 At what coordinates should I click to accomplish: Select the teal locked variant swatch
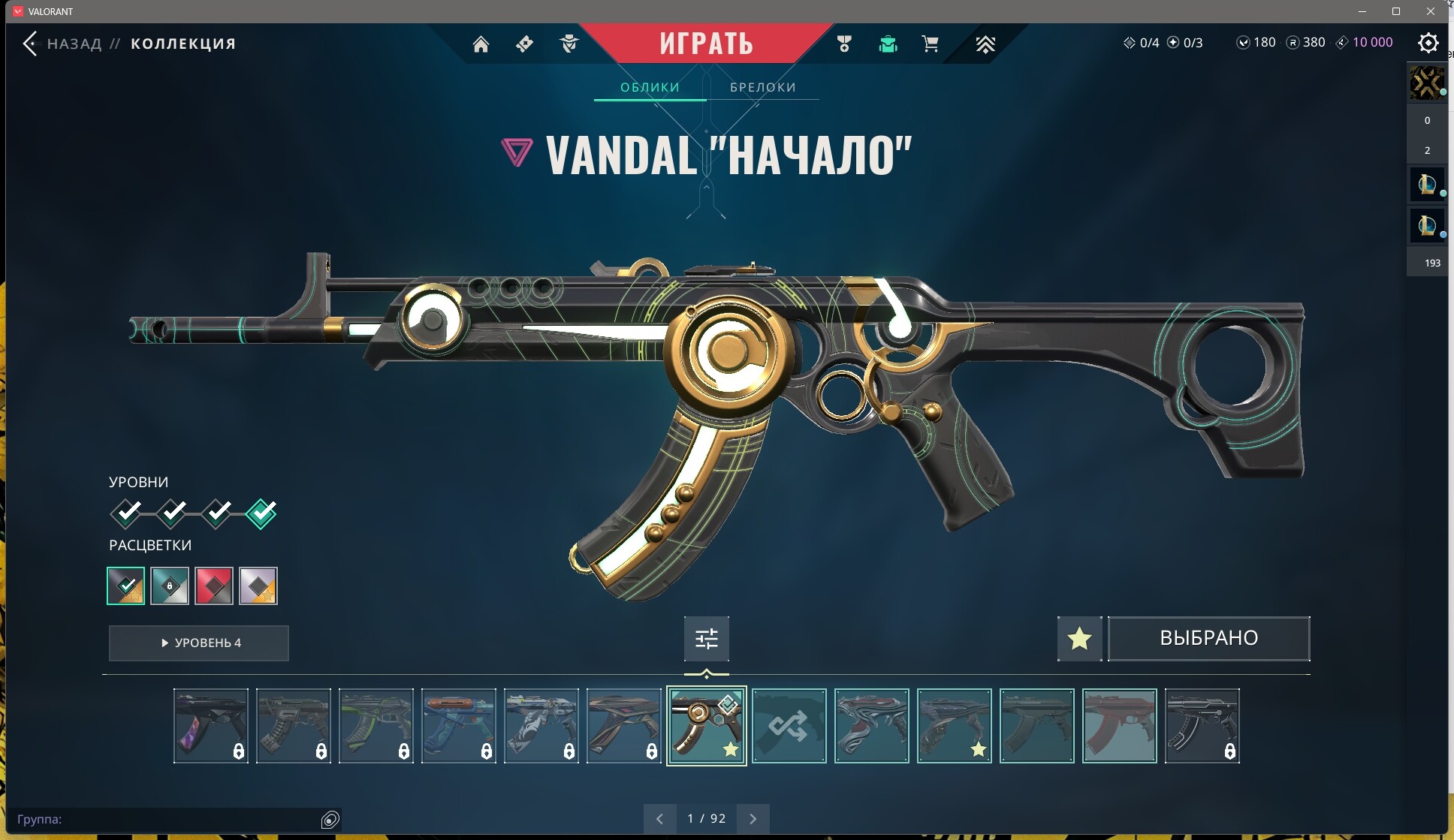coord(170,586)
